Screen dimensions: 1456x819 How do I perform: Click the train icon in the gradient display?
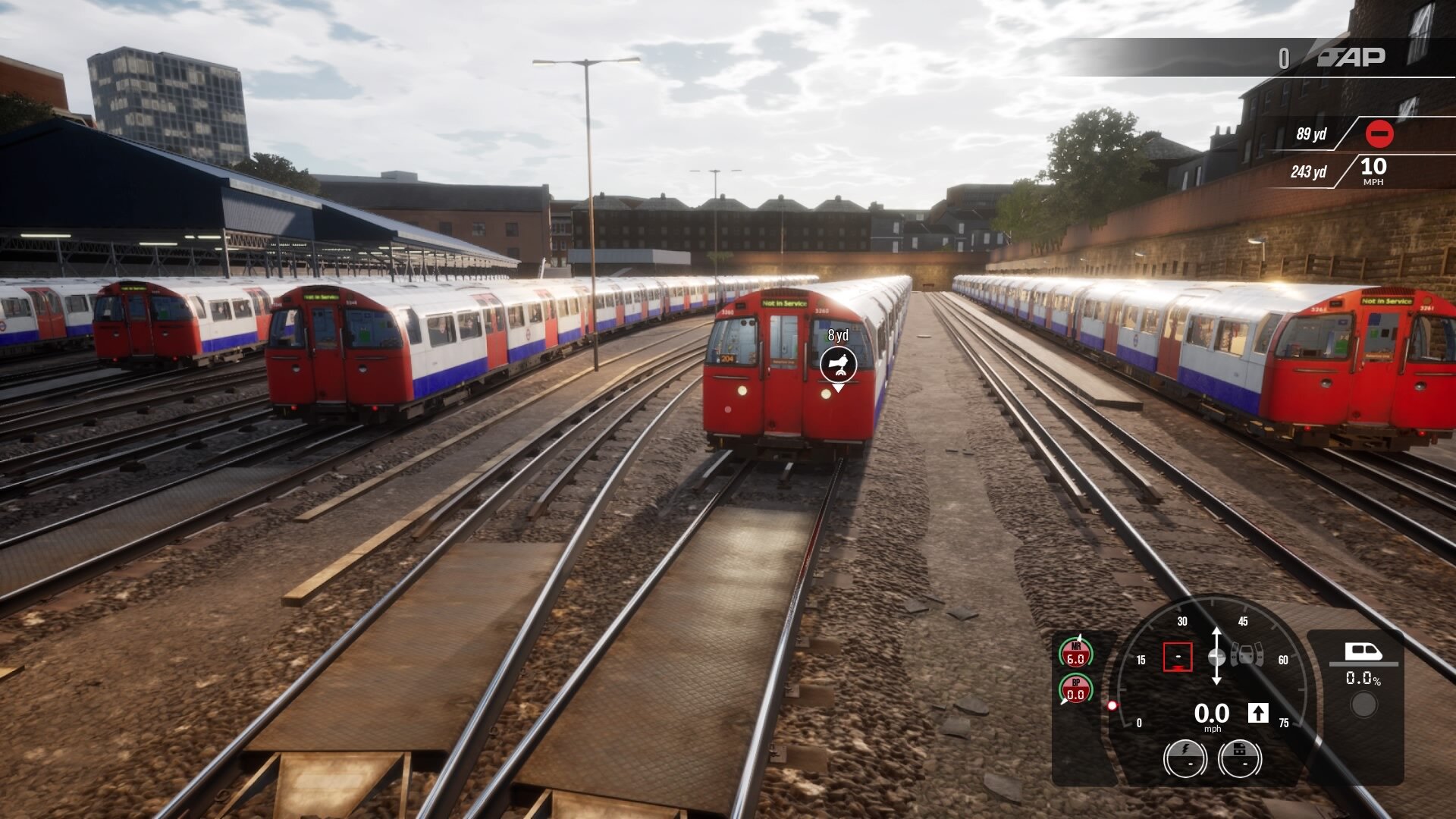[1363, 651]
